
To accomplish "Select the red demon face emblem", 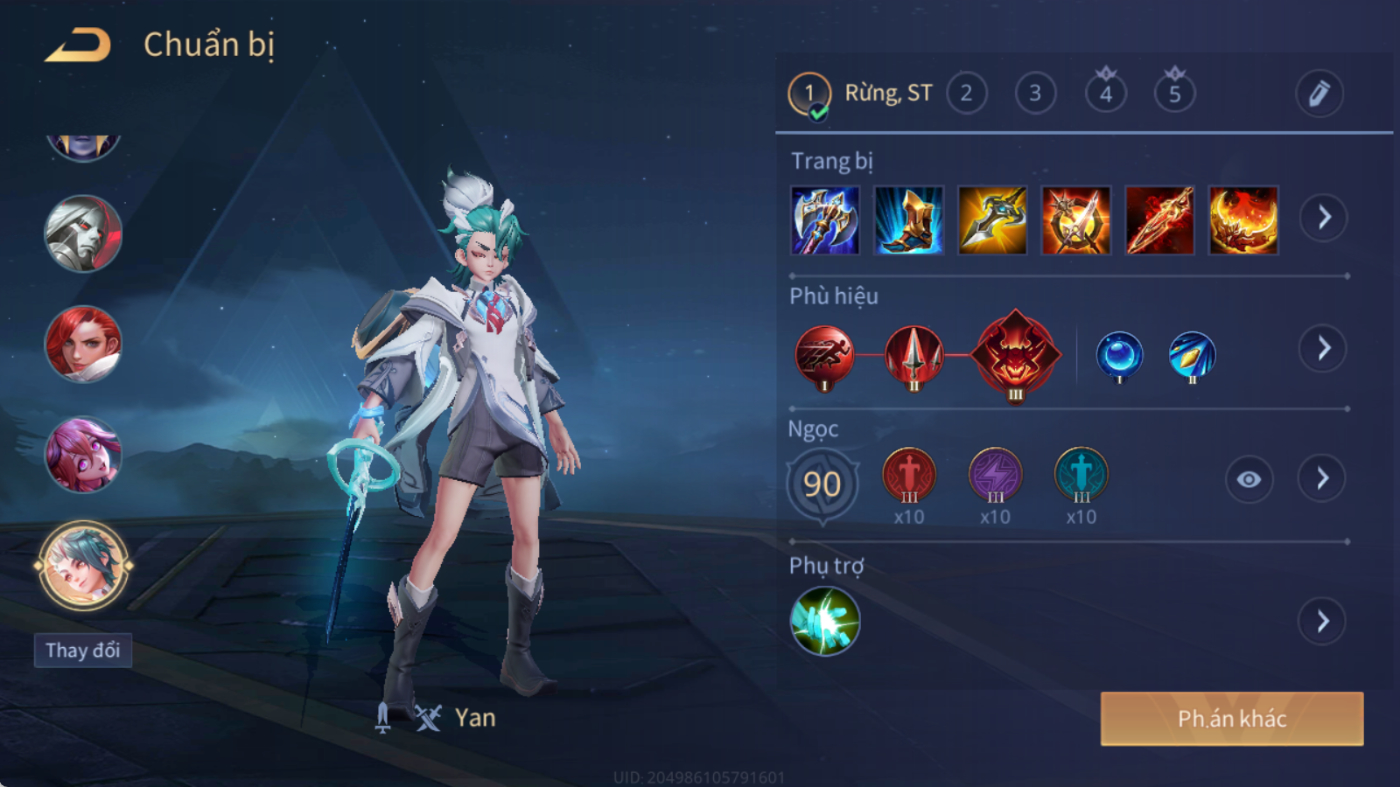I will 1016,354.
